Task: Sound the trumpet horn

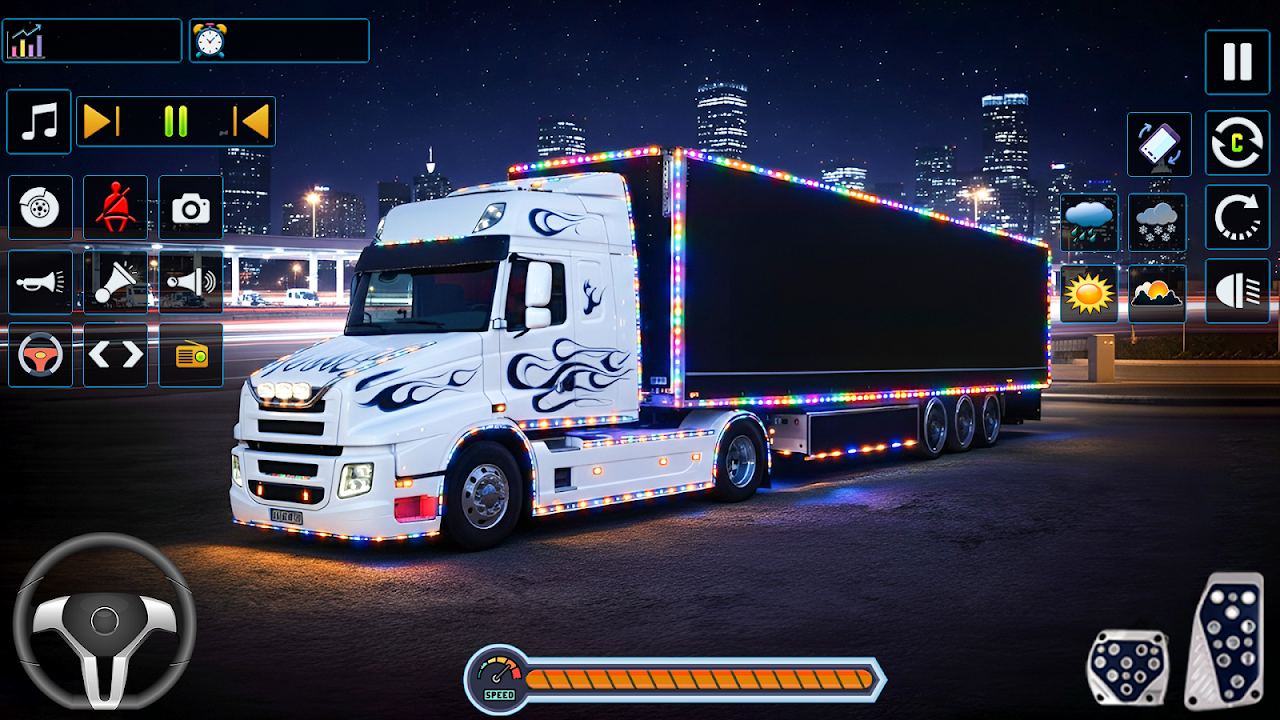Action: click(40, 282)
